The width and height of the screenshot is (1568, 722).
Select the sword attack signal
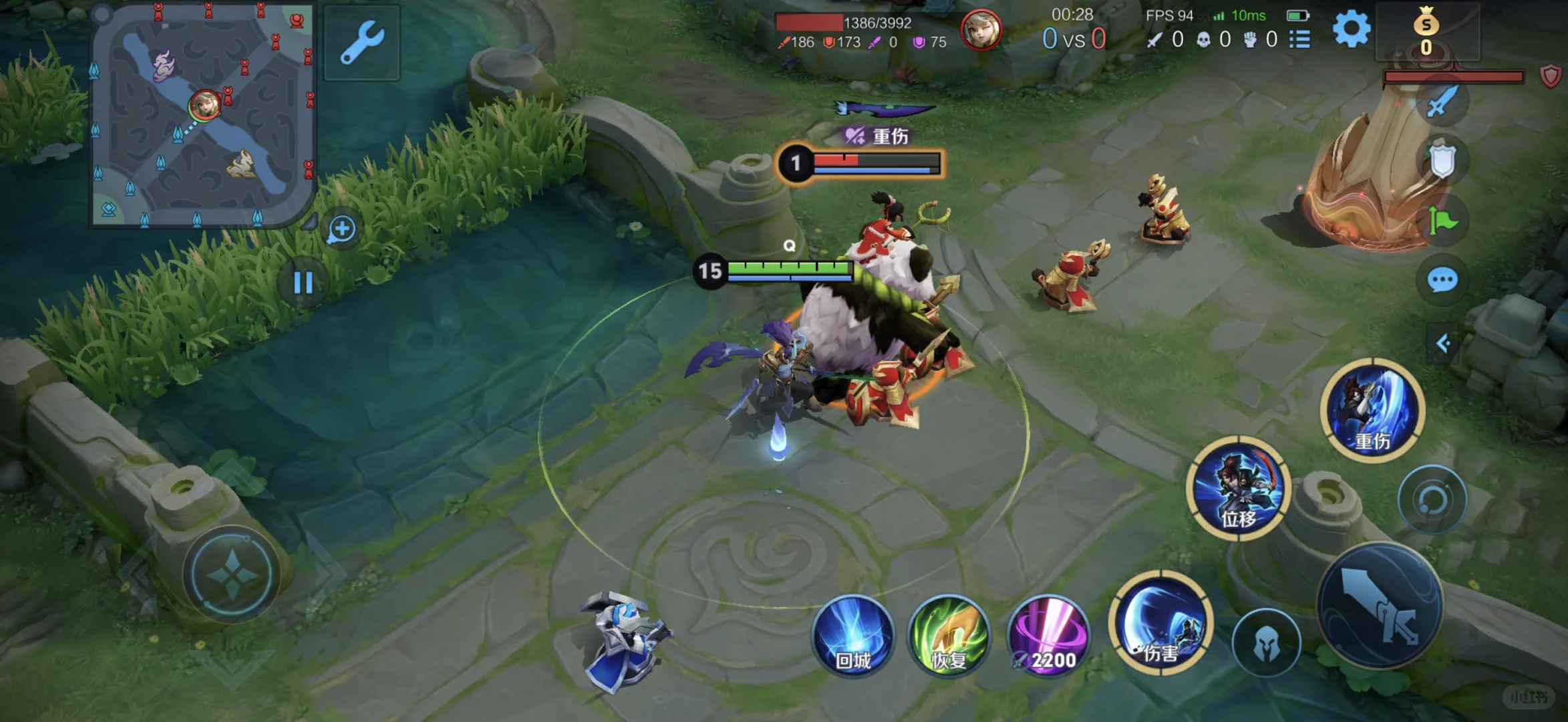click(x=1442, y=102)
